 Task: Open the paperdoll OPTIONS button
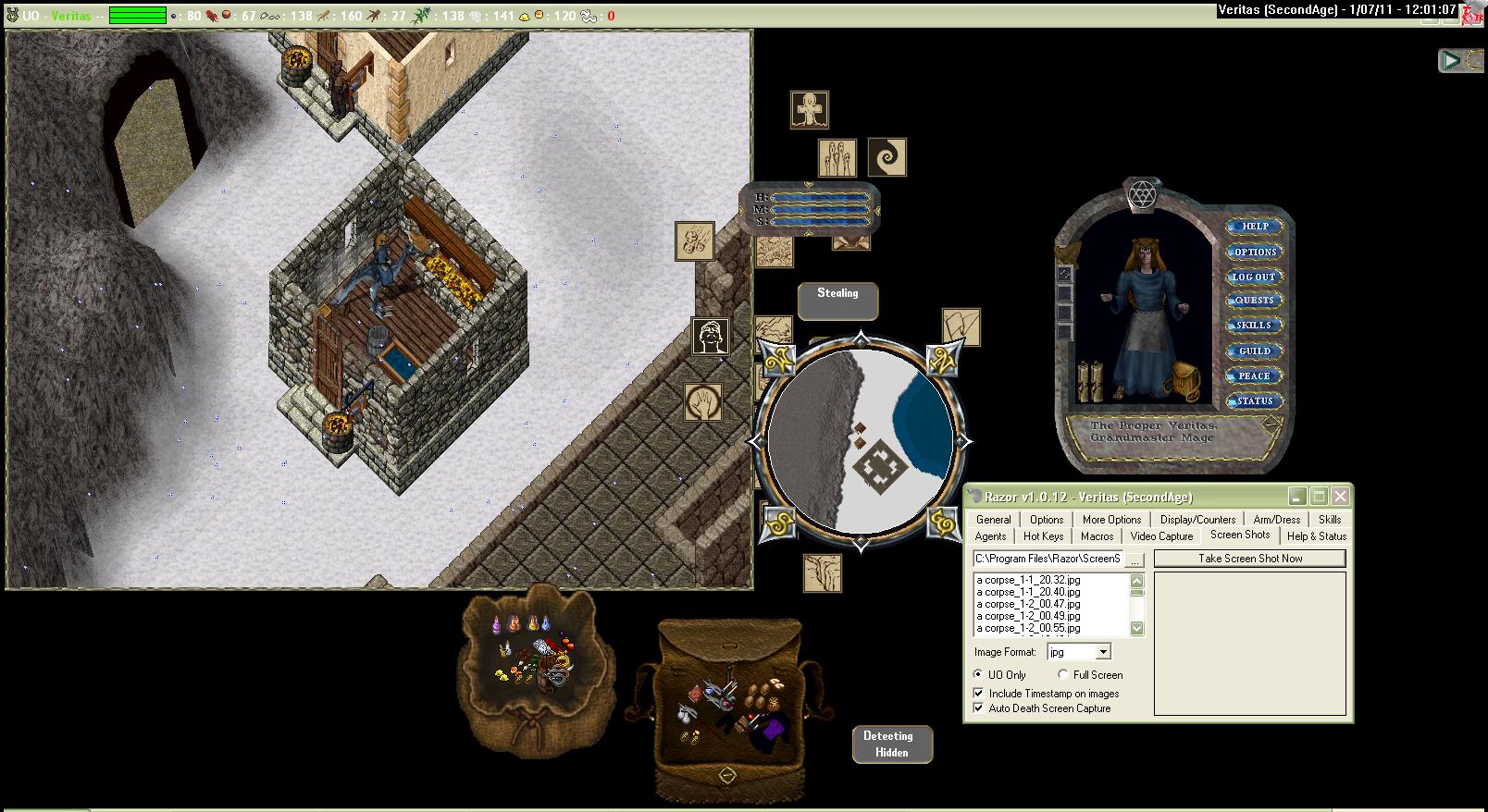(1254, 252)
